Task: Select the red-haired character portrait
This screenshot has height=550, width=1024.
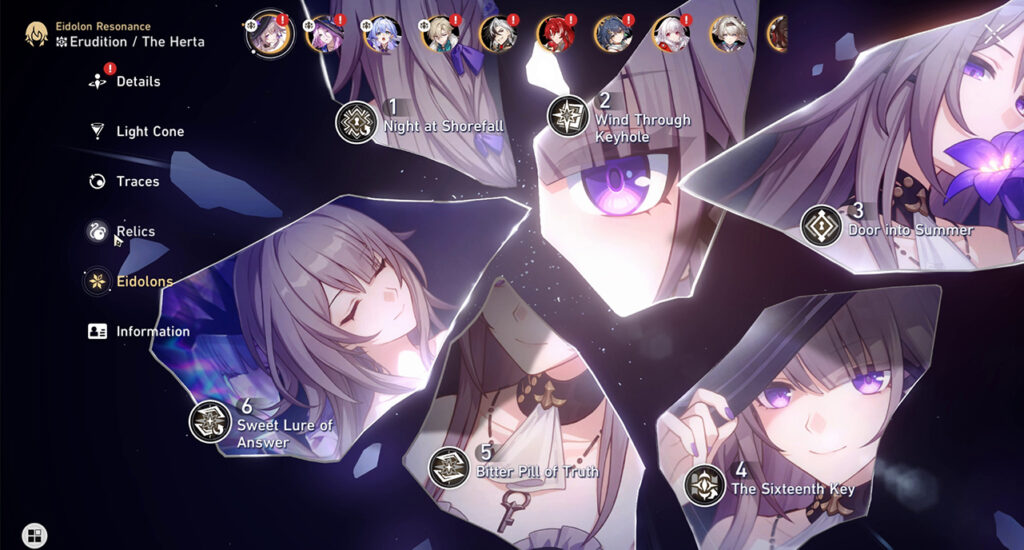Action: tap(556, 34)
